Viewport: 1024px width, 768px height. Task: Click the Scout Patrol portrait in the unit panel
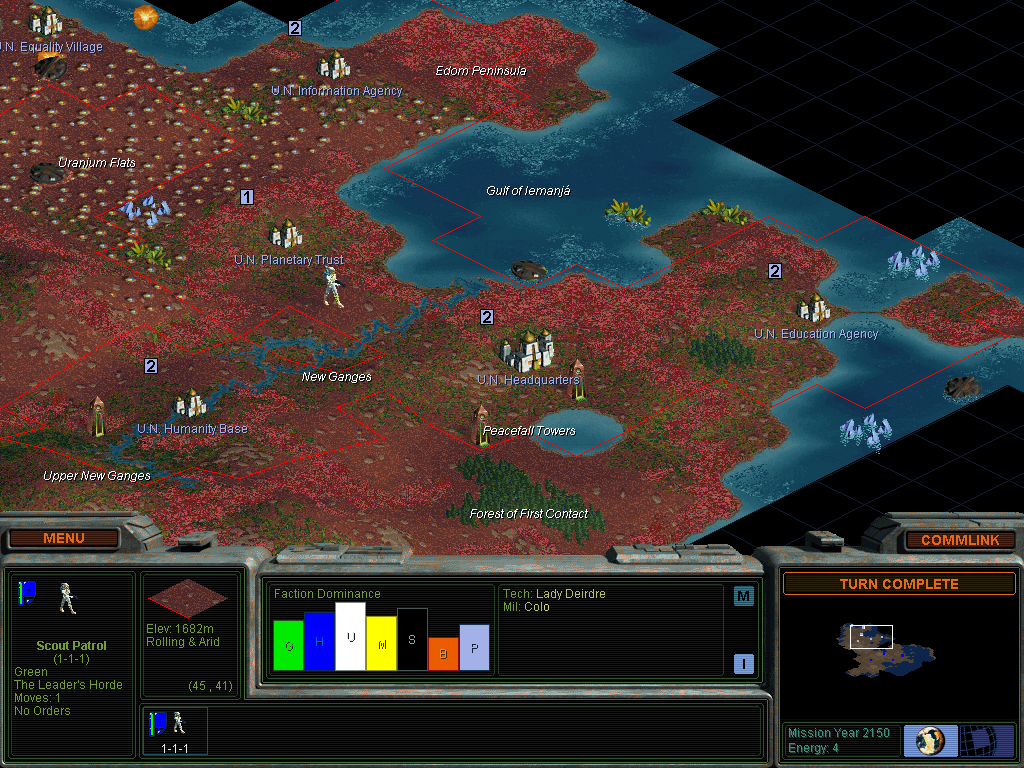68,597
